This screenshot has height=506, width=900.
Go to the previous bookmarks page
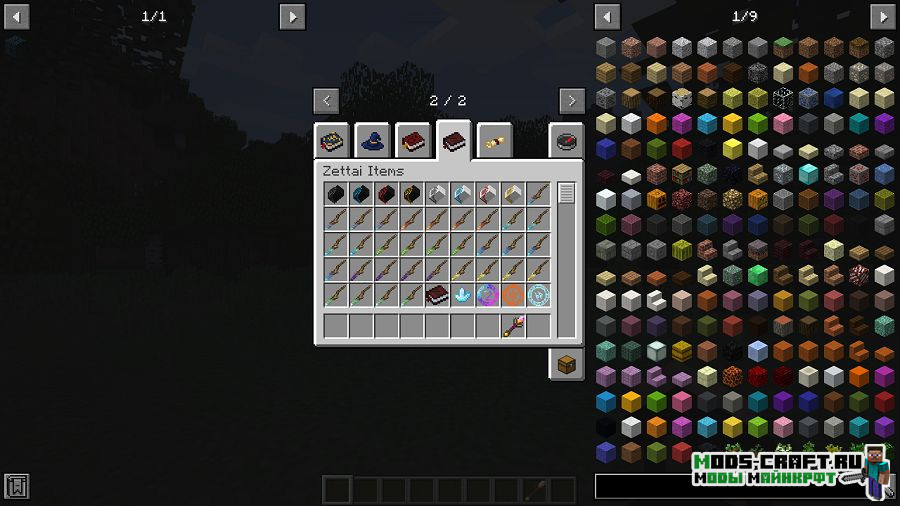17,16
